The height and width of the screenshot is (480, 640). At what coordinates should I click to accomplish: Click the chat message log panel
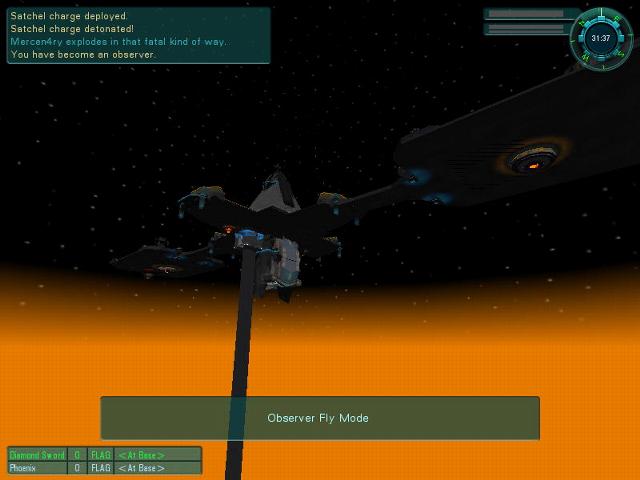(138, 35)
